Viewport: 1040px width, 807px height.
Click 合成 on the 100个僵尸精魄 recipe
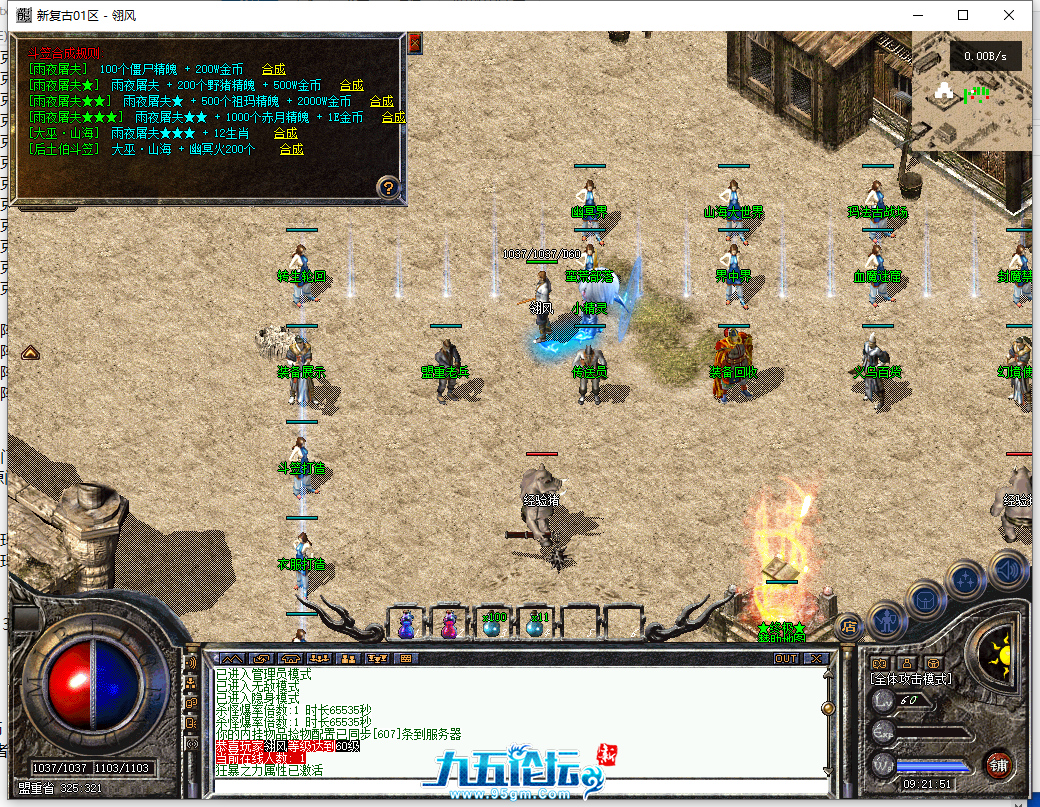click(273, 69)
